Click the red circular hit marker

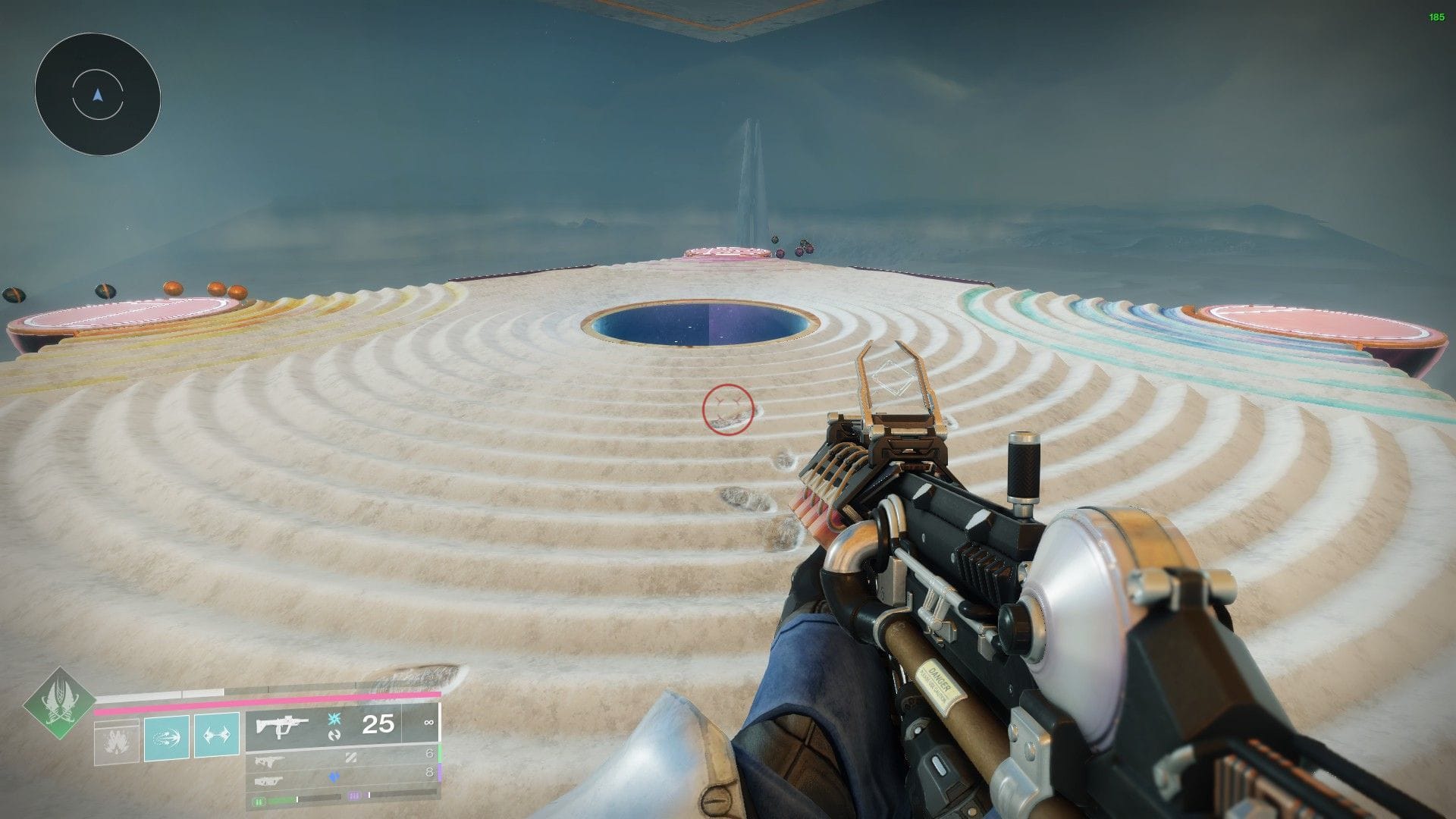[726, 408]
